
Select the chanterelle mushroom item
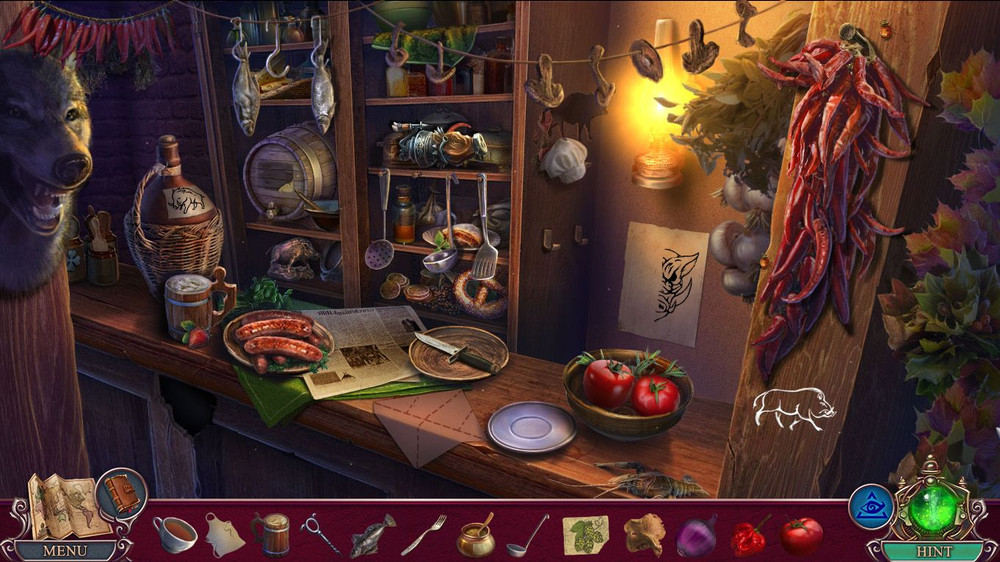[644, 535]
